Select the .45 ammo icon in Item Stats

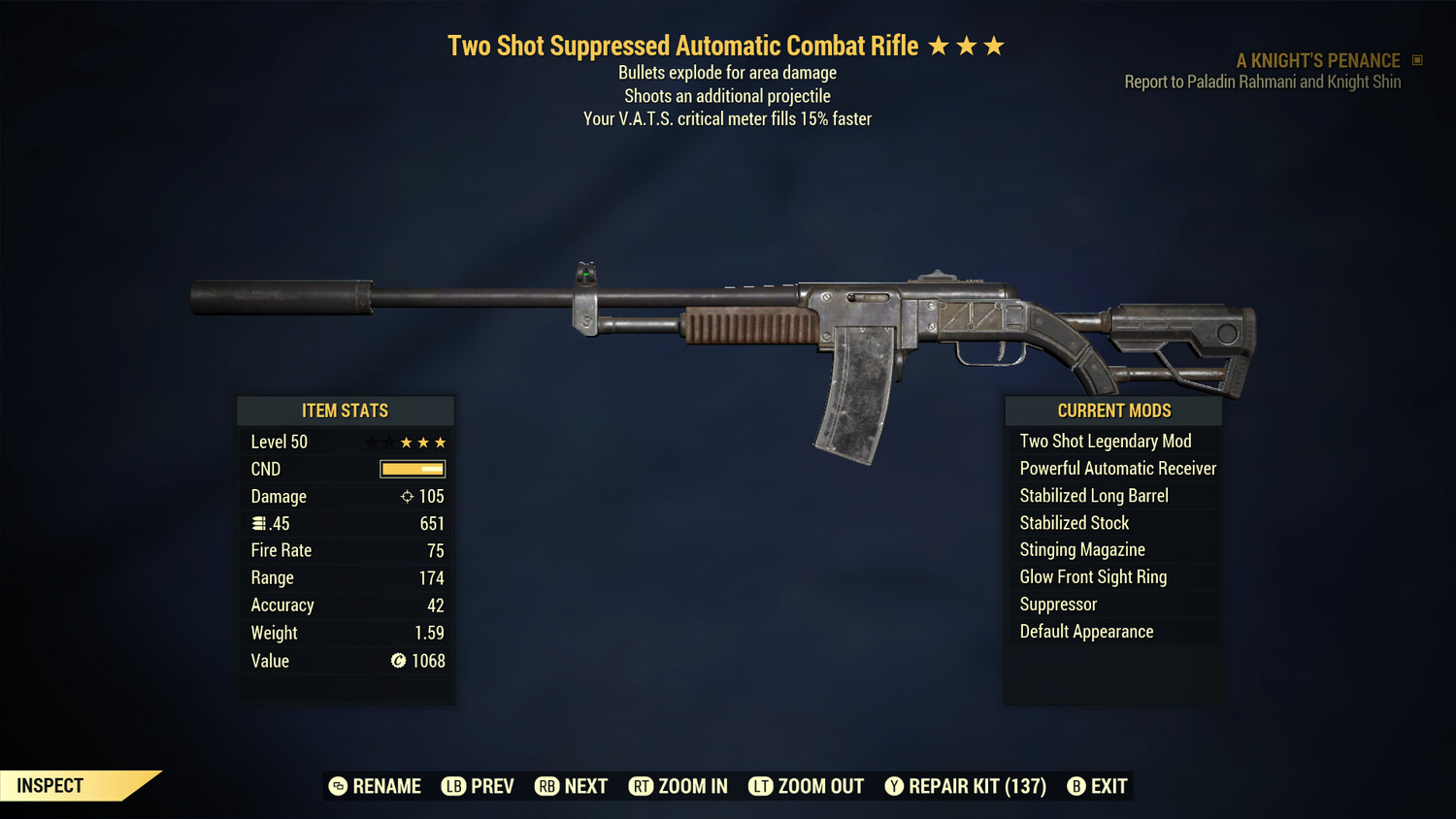[x=259, y=523]
